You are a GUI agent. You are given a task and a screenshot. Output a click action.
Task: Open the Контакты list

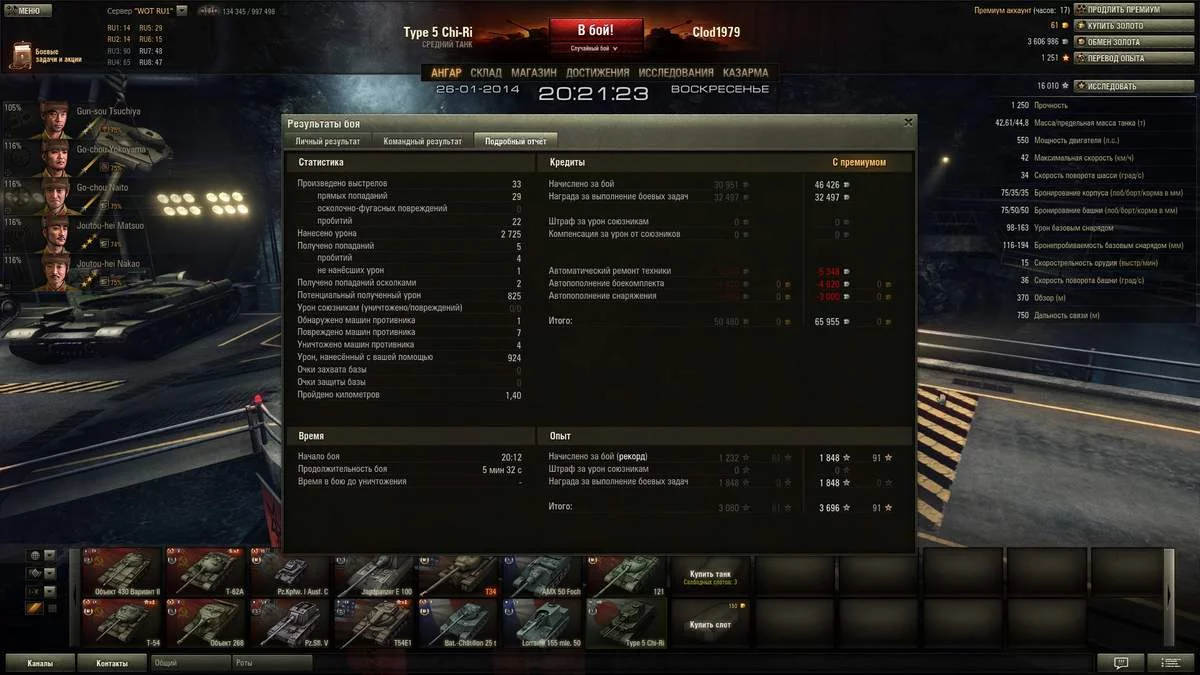(x=112, y=663)
